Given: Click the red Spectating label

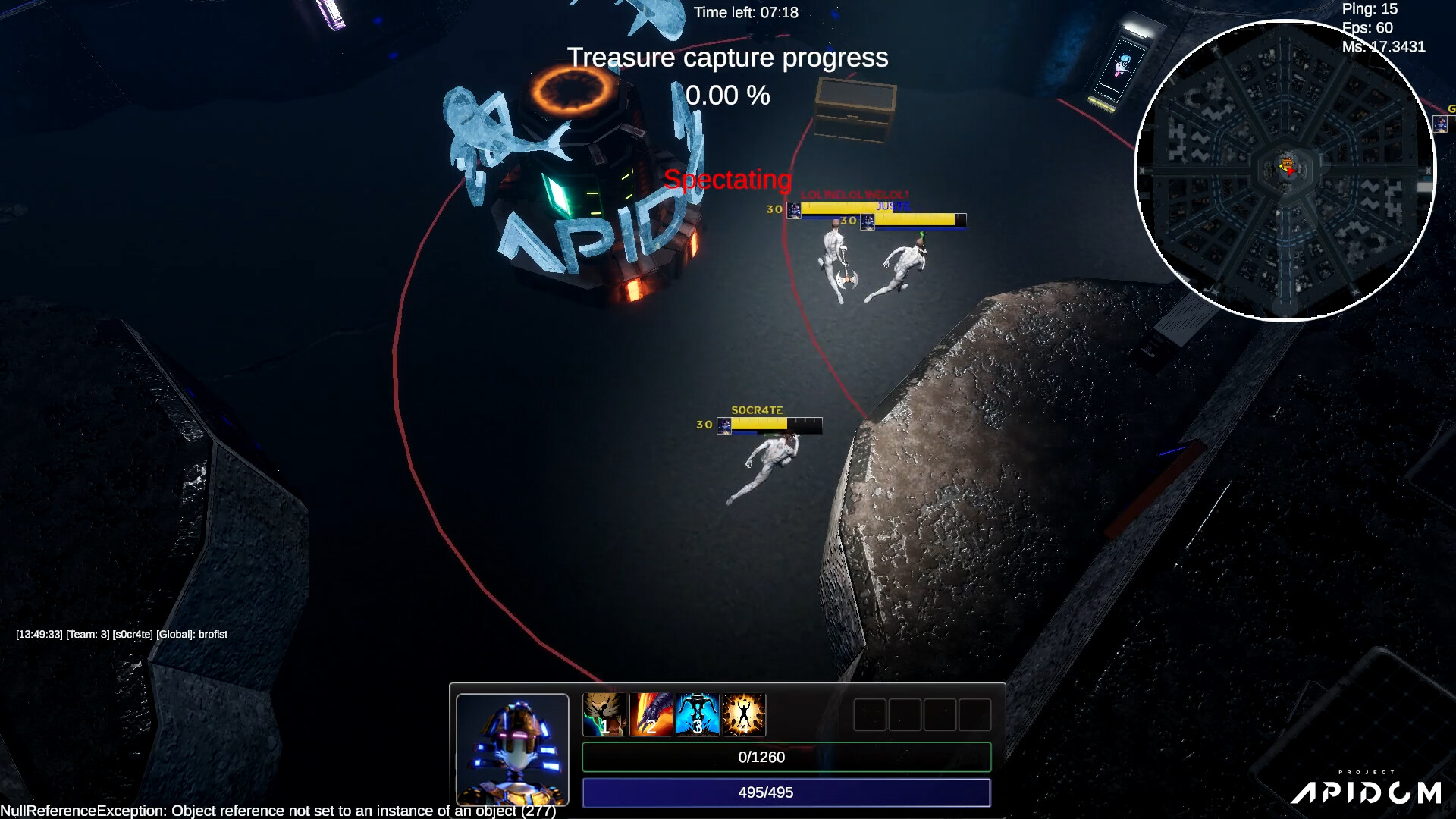Looking at the screenshot, I should (x=727, y=180).
